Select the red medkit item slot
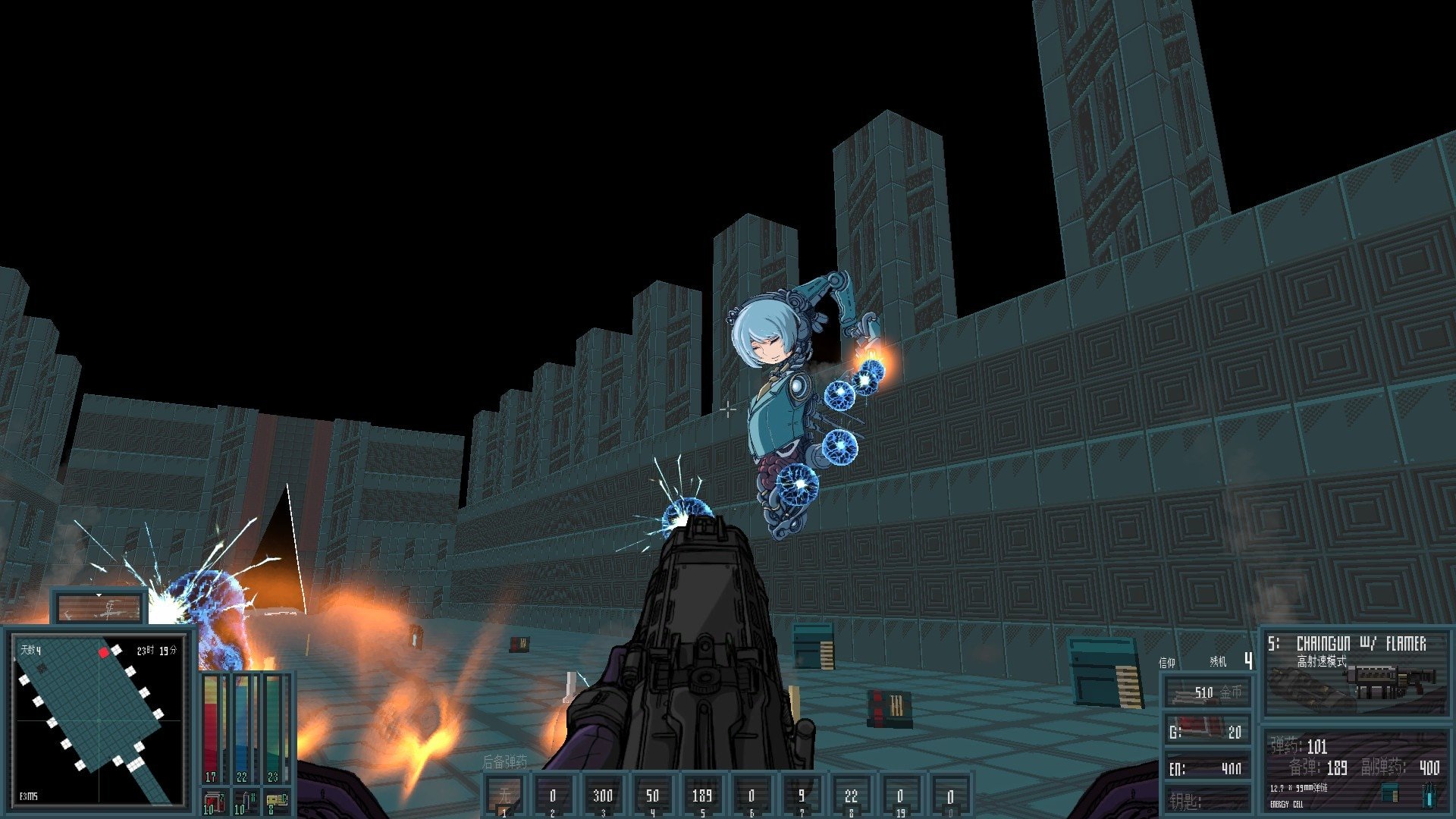The image size is (1456, 819). (x=213, y=802)
